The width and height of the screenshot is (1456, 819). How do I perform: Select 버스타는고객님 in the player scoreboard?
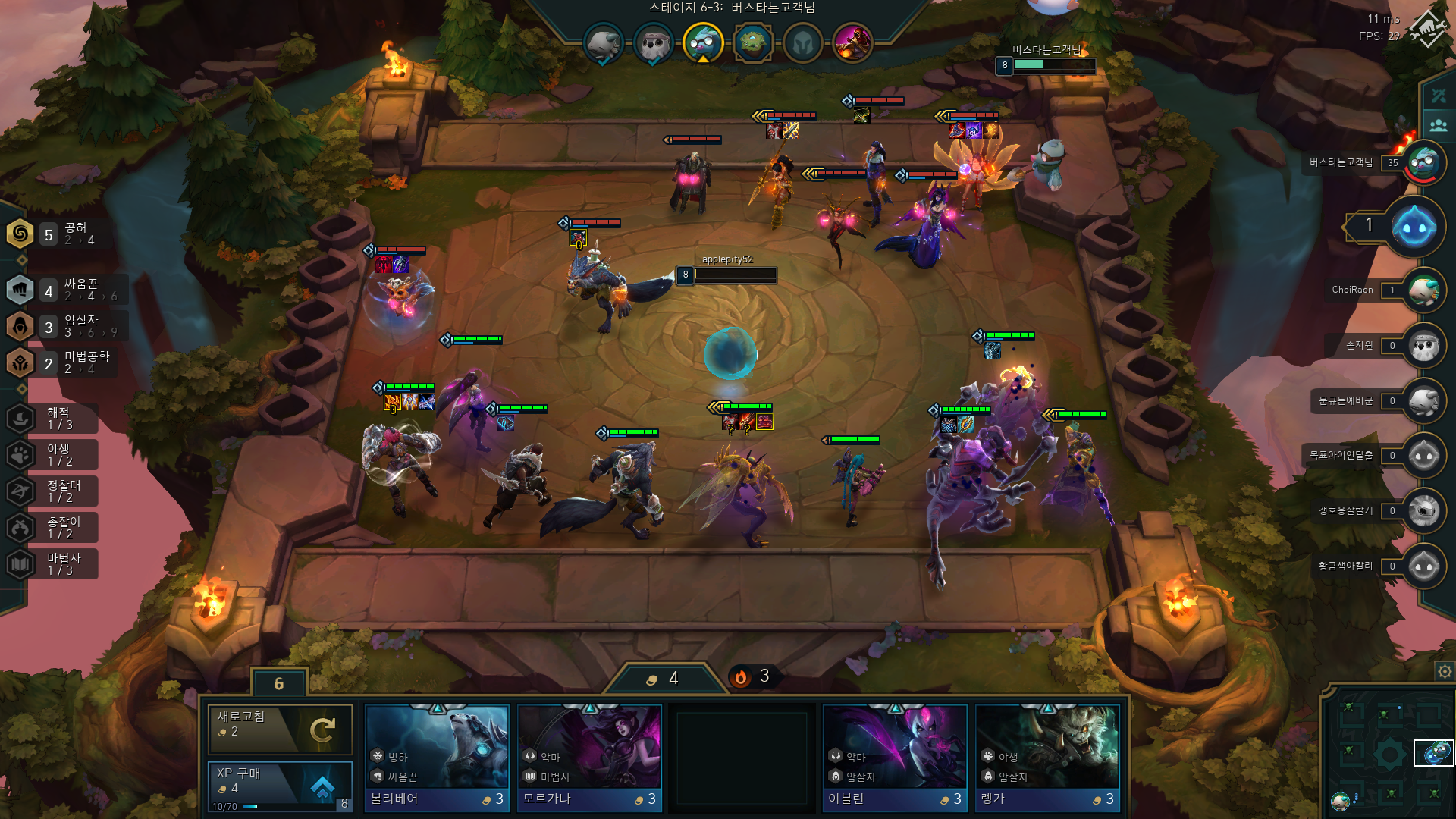1423,163
